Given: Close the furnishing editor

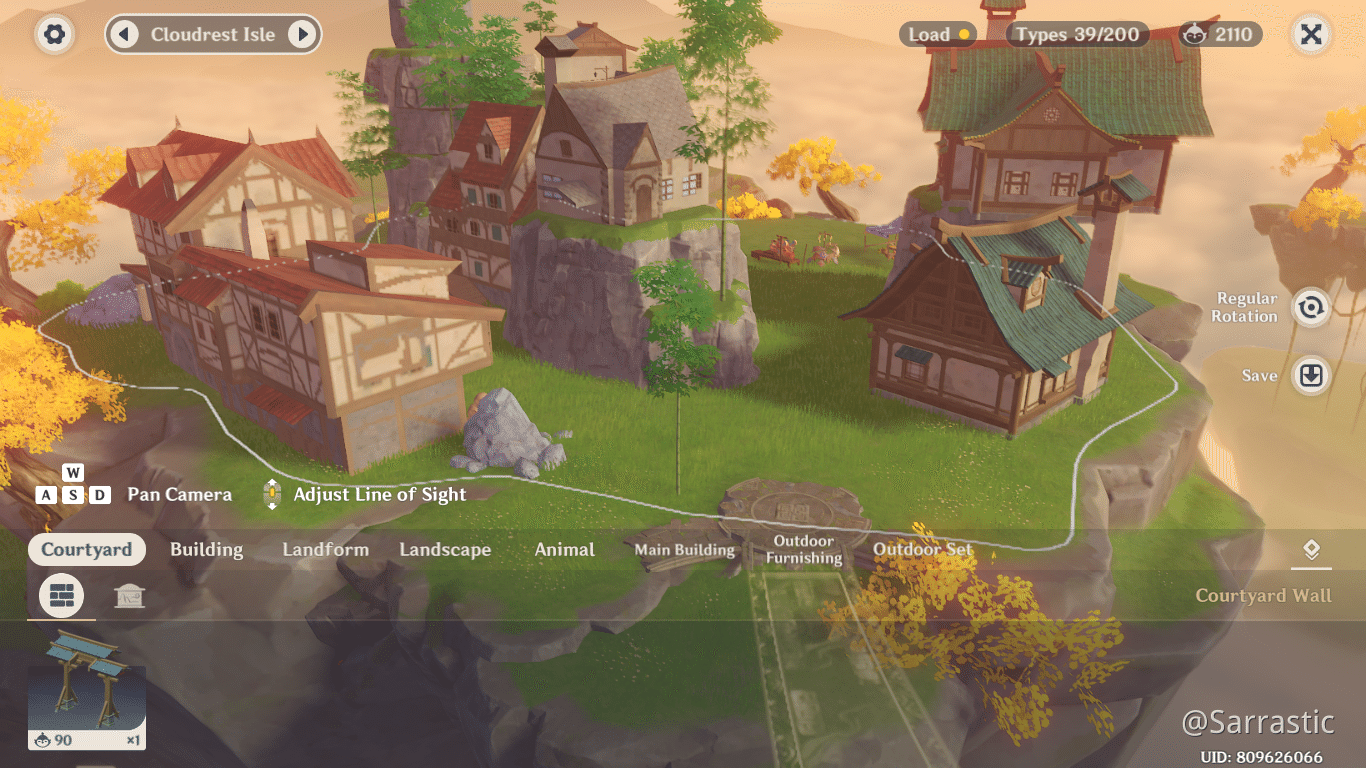Looking at the screenshot, I should point(1311,35).
